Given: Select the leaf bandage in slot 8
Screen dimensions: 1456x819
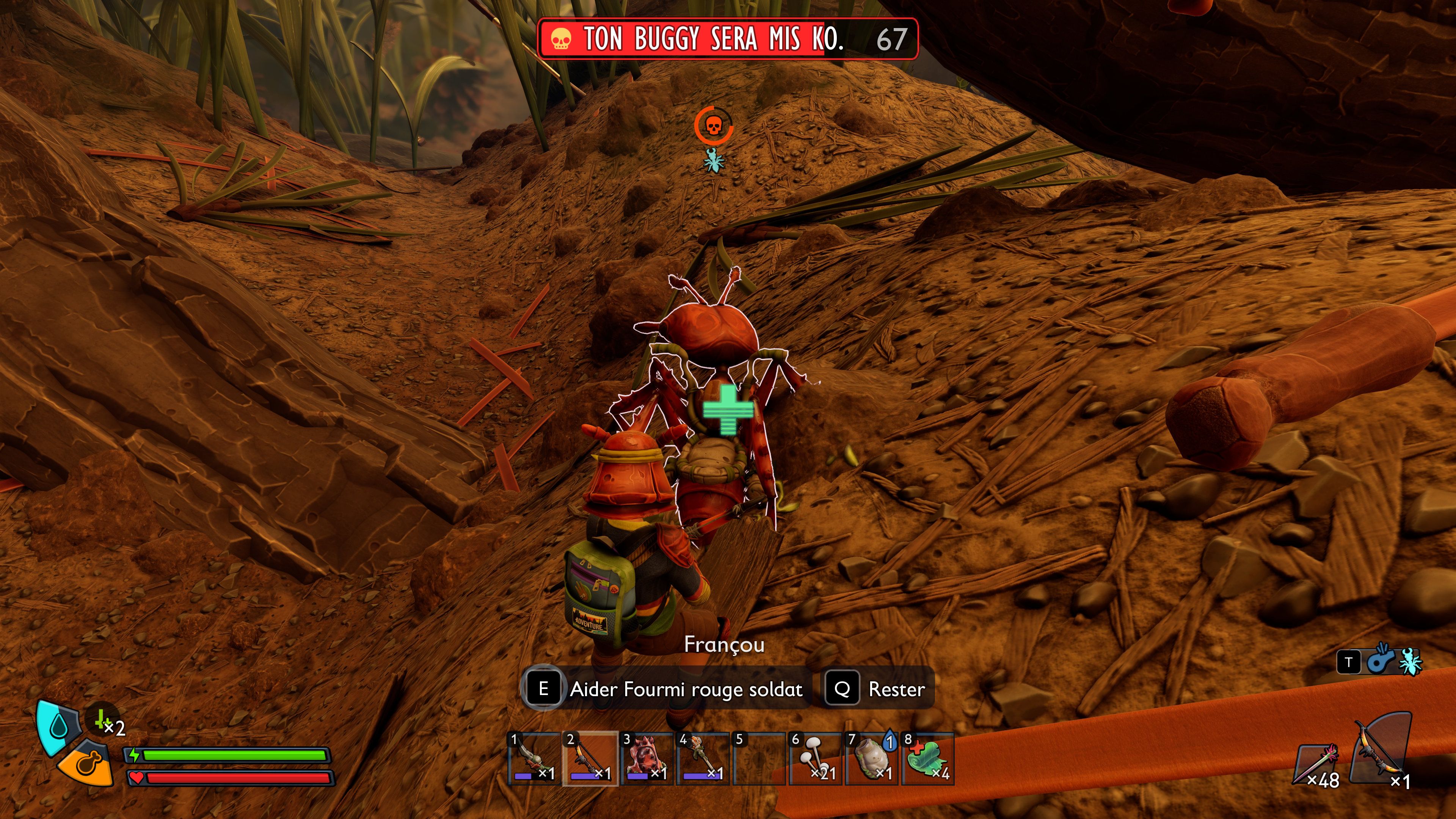Looking at the screenshot, I should point(928,758).
